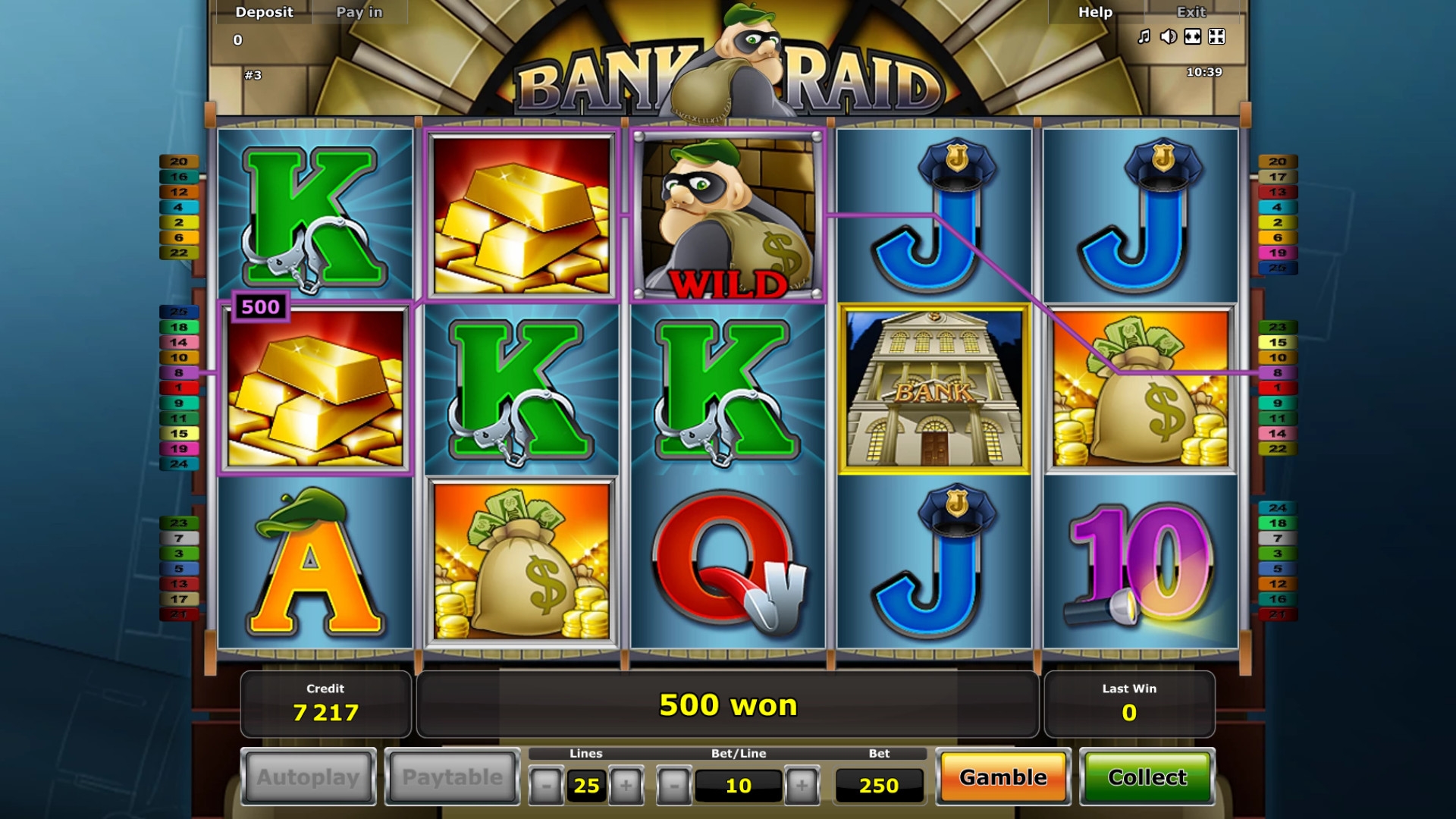Open the Paytable
The height and width of the screenshot is (819, 1456).
452,777
